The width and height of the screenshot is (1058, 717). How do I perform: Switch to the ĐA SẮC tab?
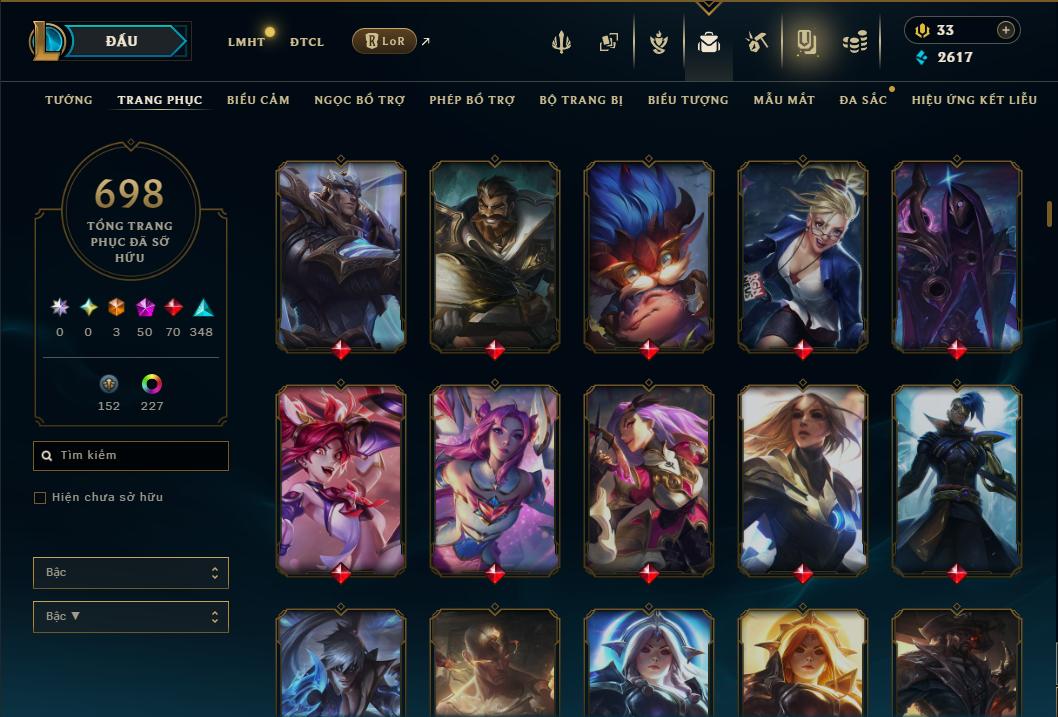click(x=863, y=100)
